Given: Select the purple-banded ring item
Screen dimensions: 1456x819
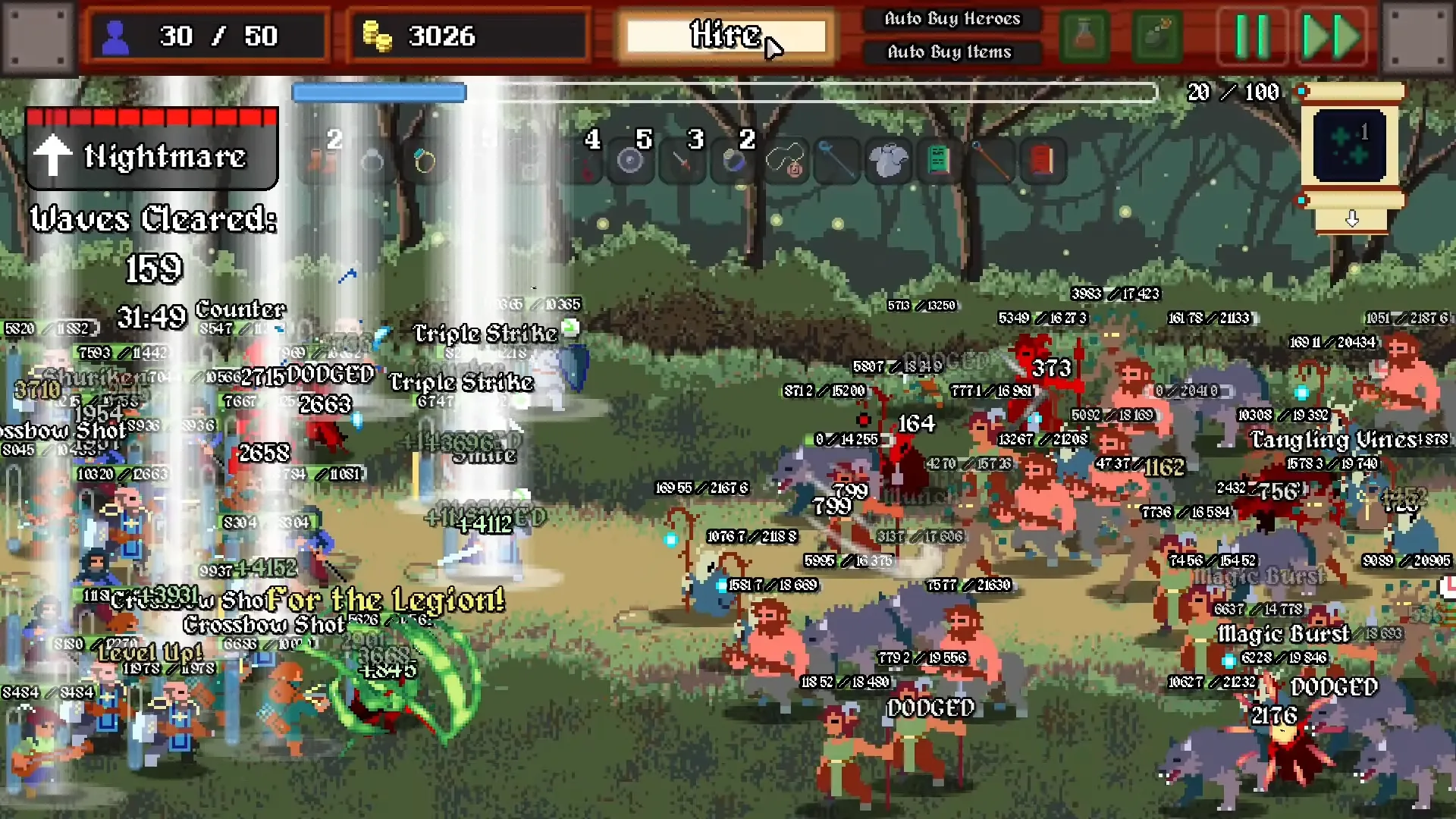Looking at the screenshot, I should [733, 161].
